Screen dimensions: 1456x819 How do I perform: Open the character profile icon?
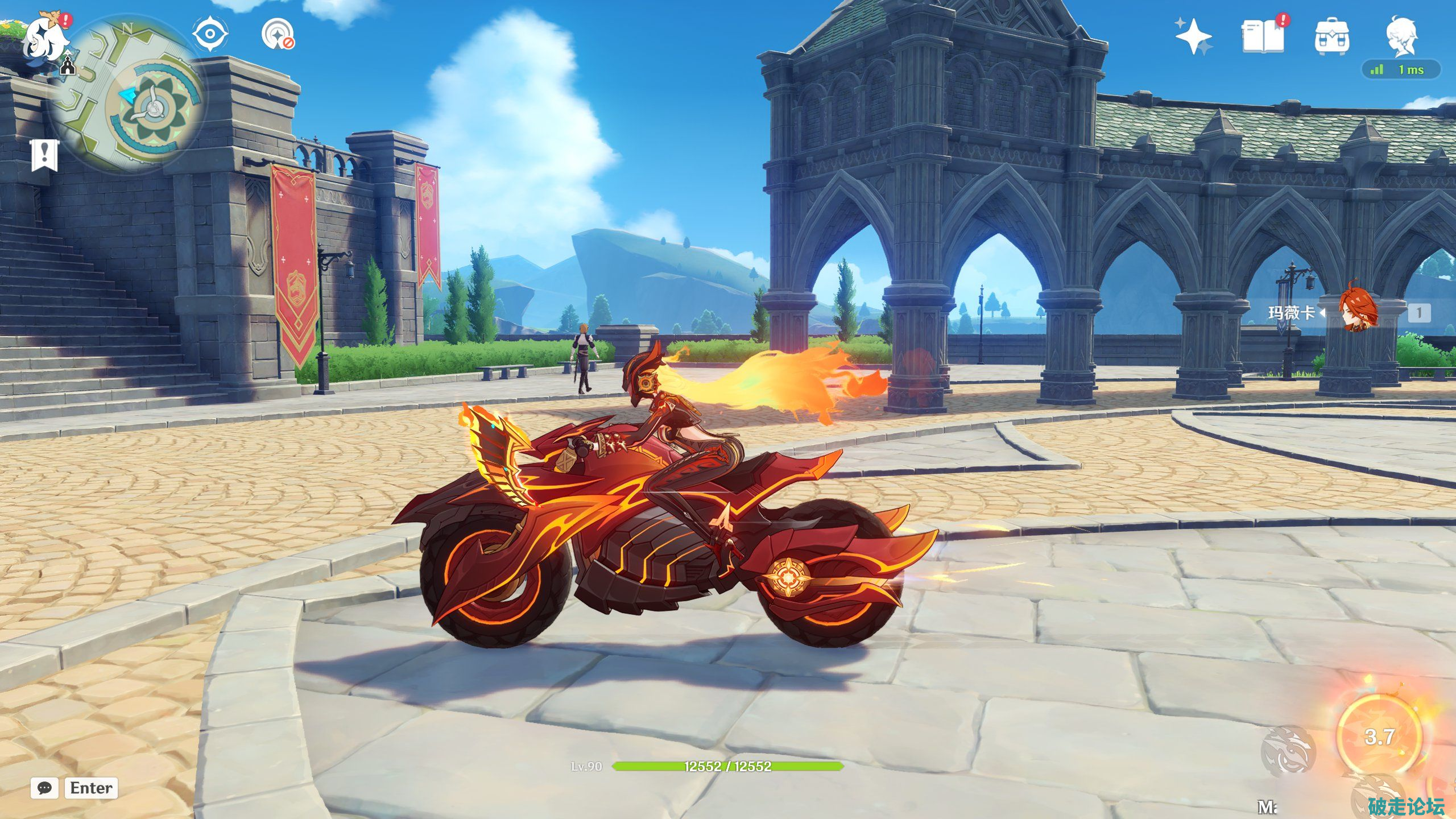pyautogui.click(x=1401, y=35)
